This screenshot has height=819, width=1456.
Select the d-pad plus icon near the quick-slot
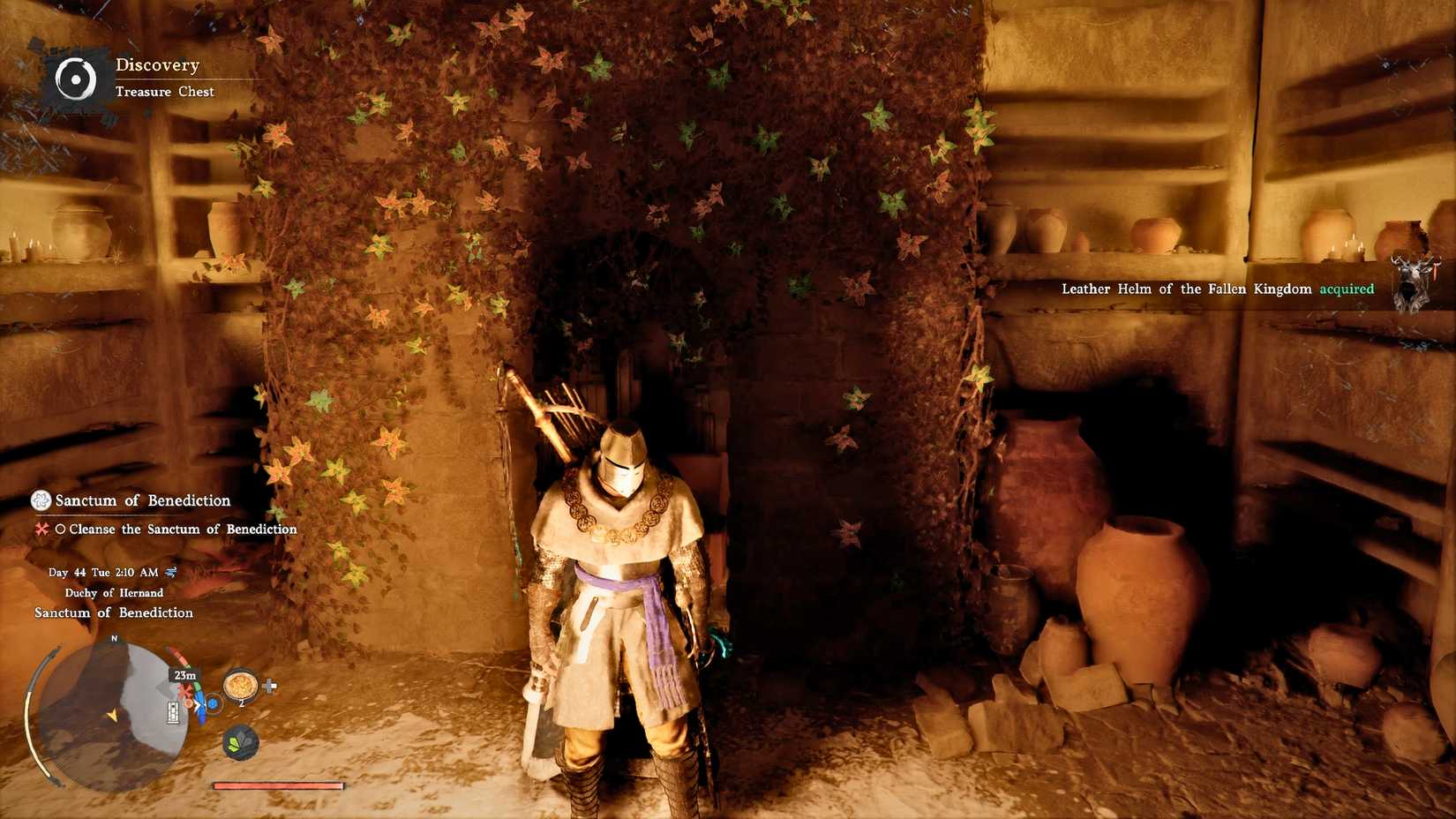(270, 687)
